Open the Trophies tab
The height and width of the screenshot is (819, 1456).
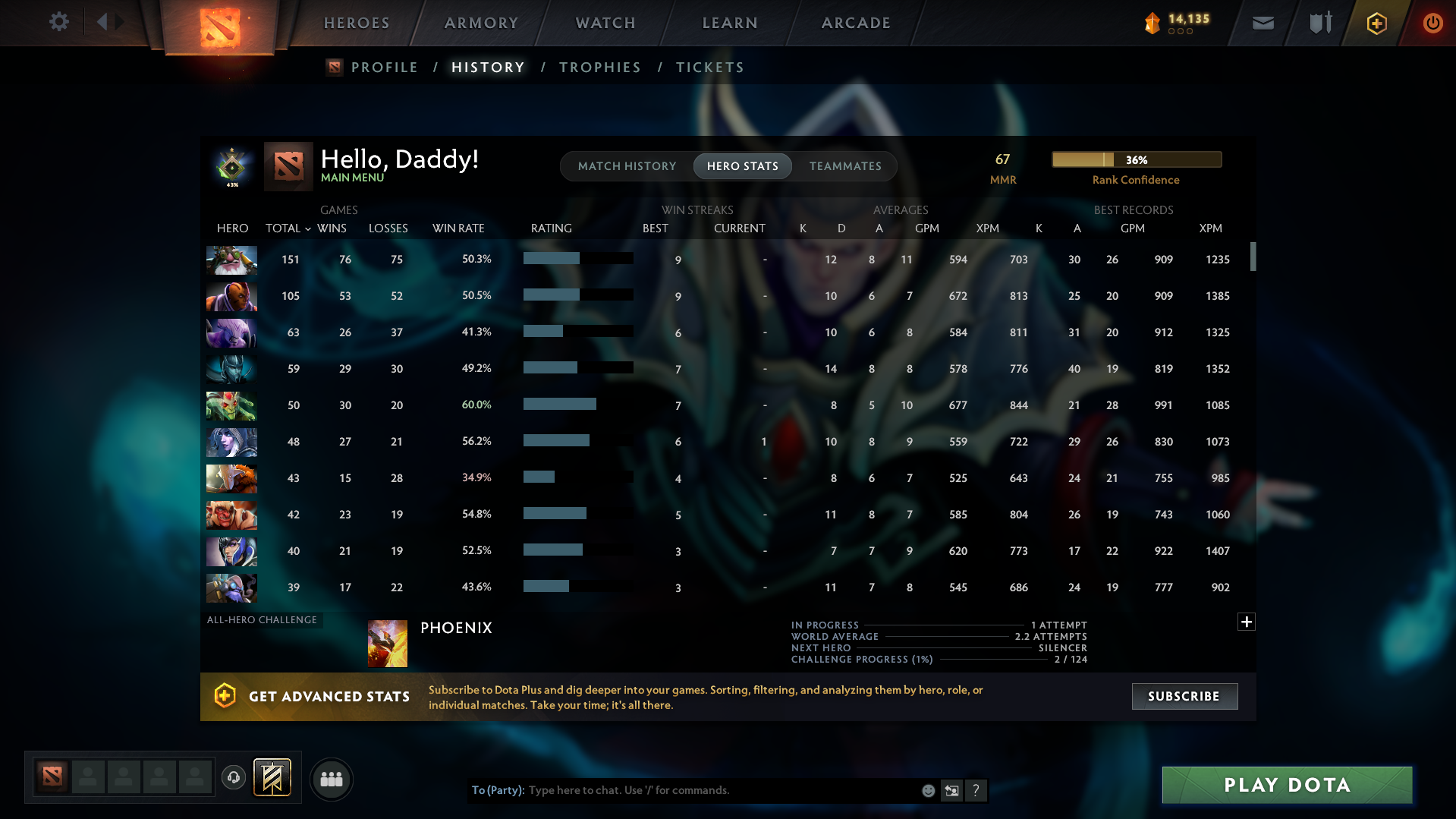click(599, 67)
